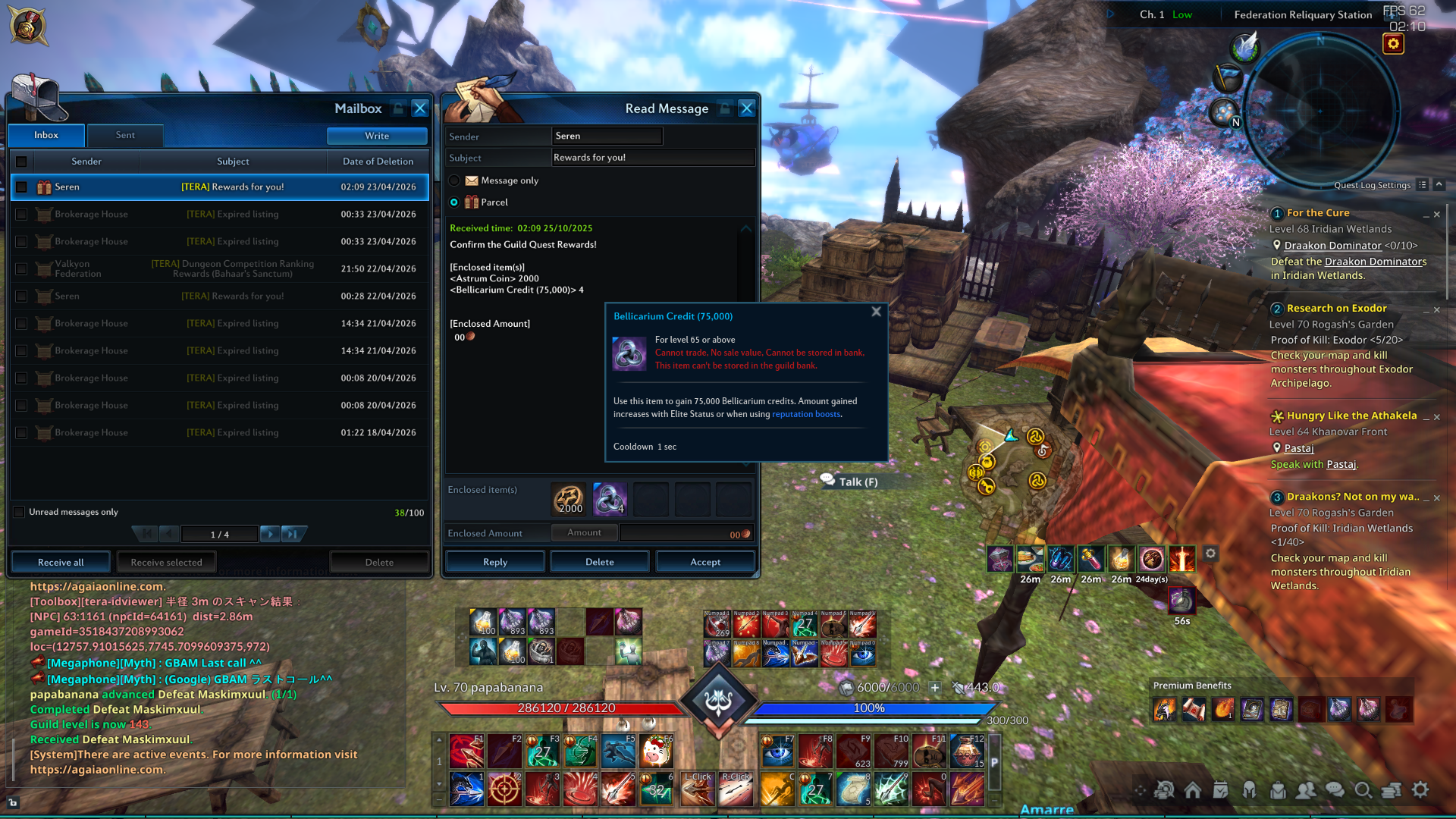Viewport: 1456px width, 819px height.
Task: Select the Research on Exodor quest
Action: point(1336,308)
